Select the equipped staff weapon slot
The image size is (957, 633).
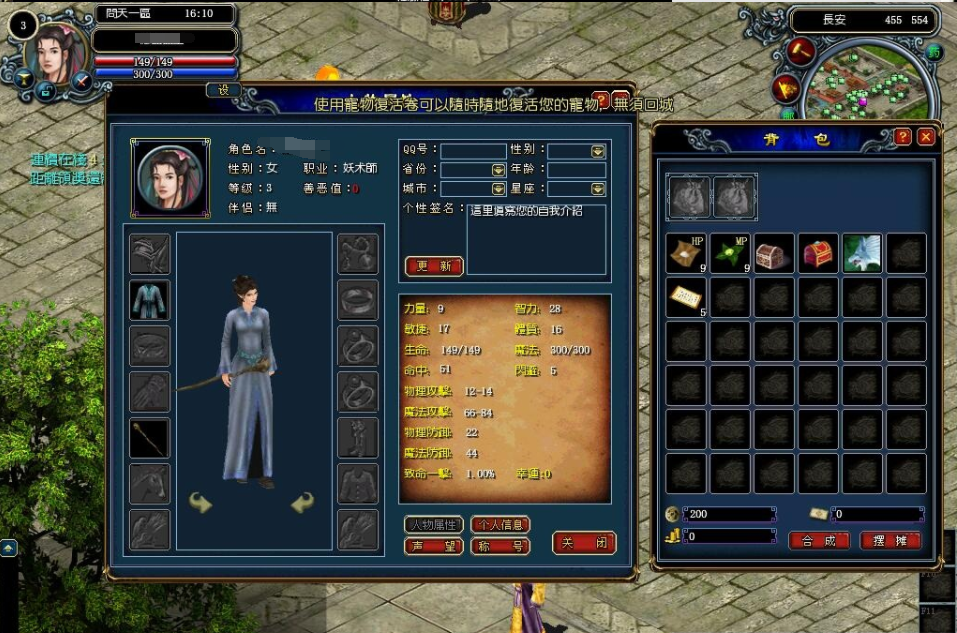coord(150,438)
